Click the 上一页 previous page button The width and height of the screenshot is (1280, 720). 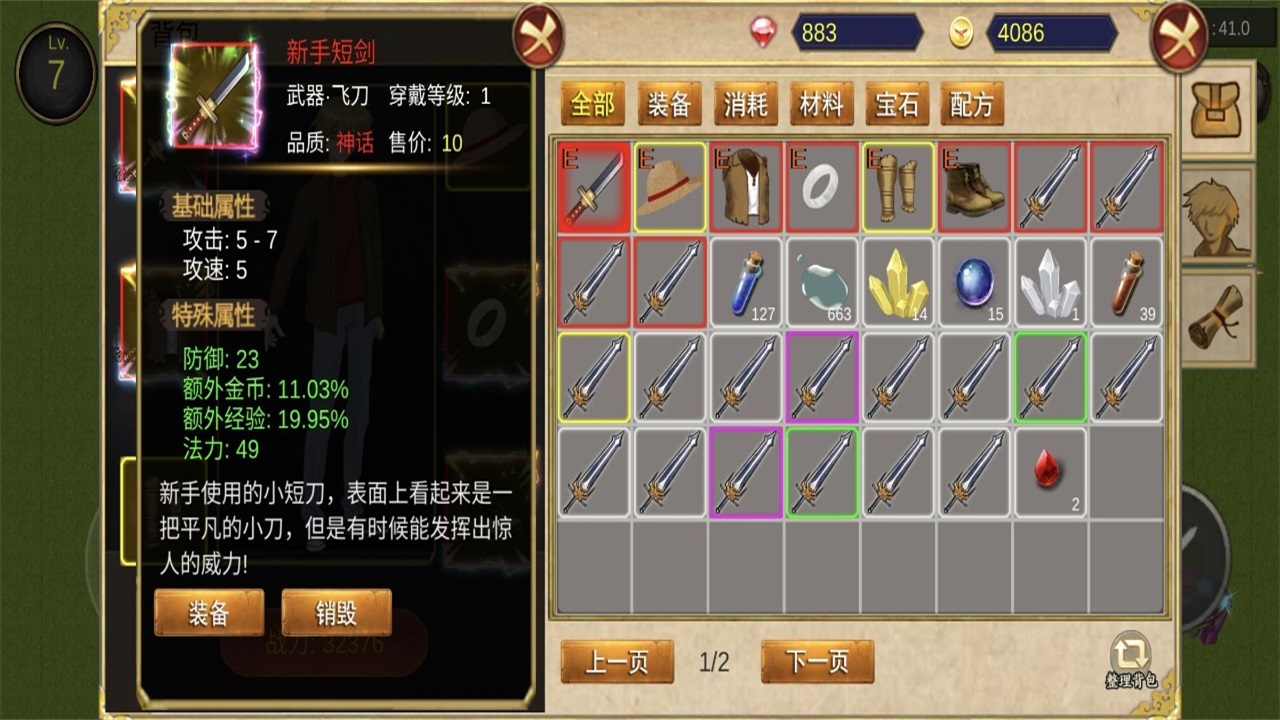(617, 662)
